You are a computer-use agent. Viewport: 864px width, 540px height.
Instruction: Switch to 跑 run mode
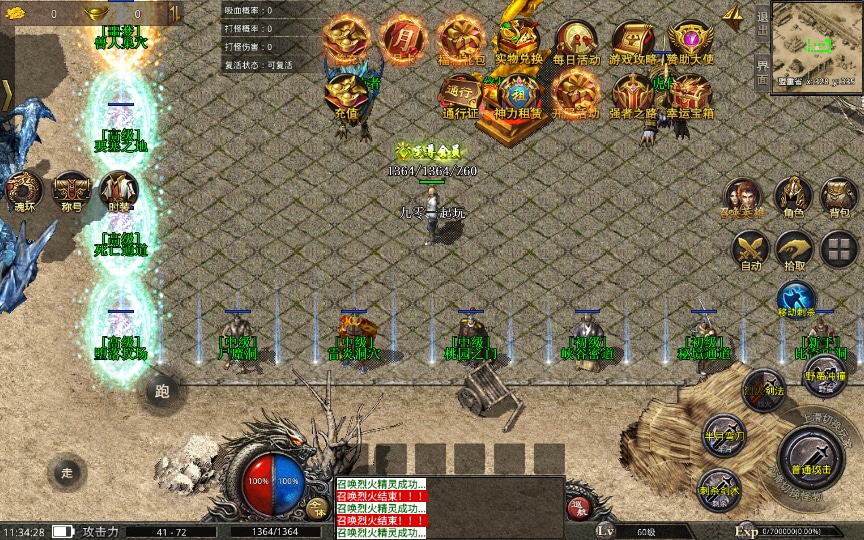(x=162, y=391)
